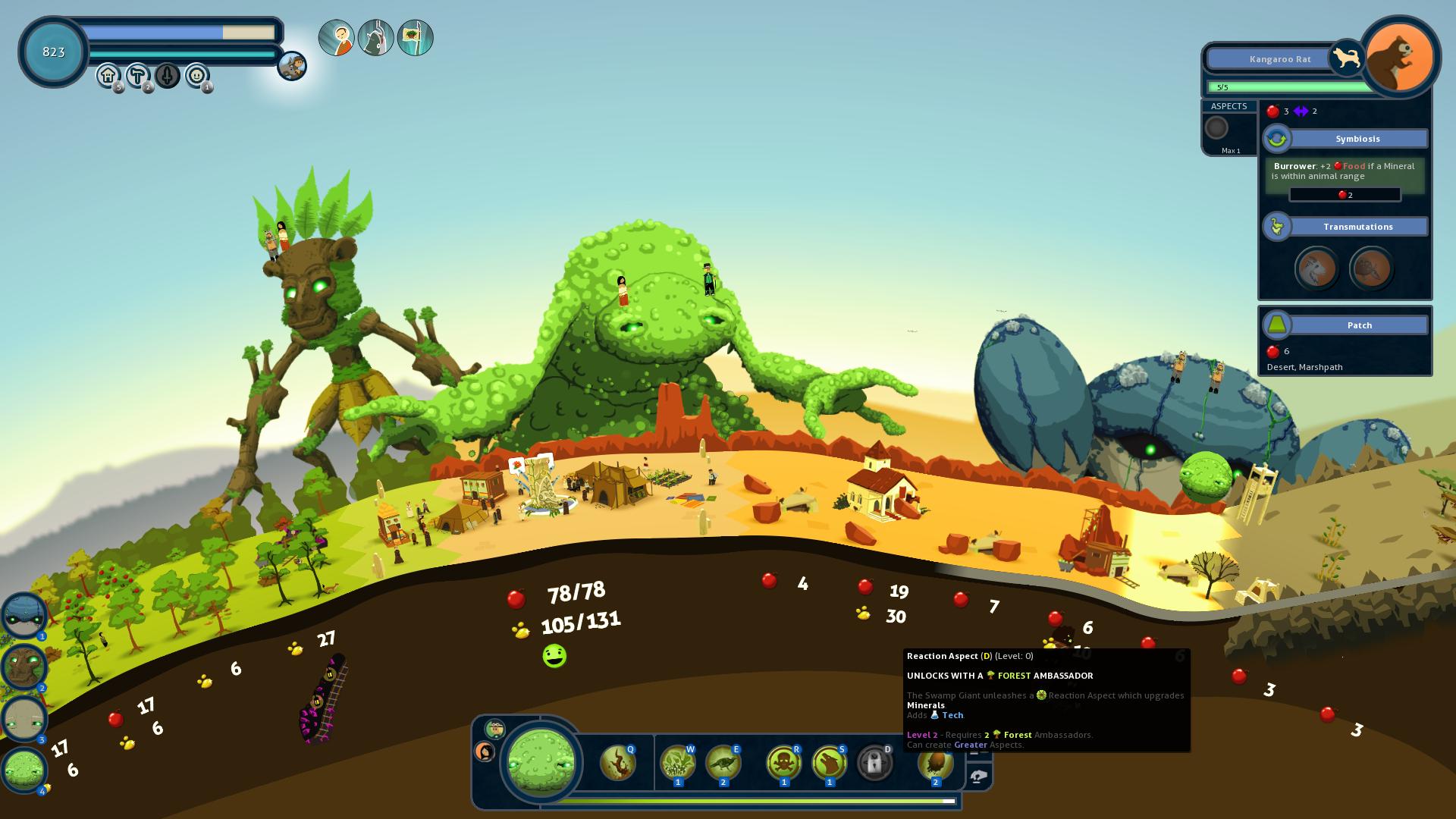The image size is (1456, 819).
Task: Click the locked Reaction Aspect (D)
Action: click(x=874, y=763)
